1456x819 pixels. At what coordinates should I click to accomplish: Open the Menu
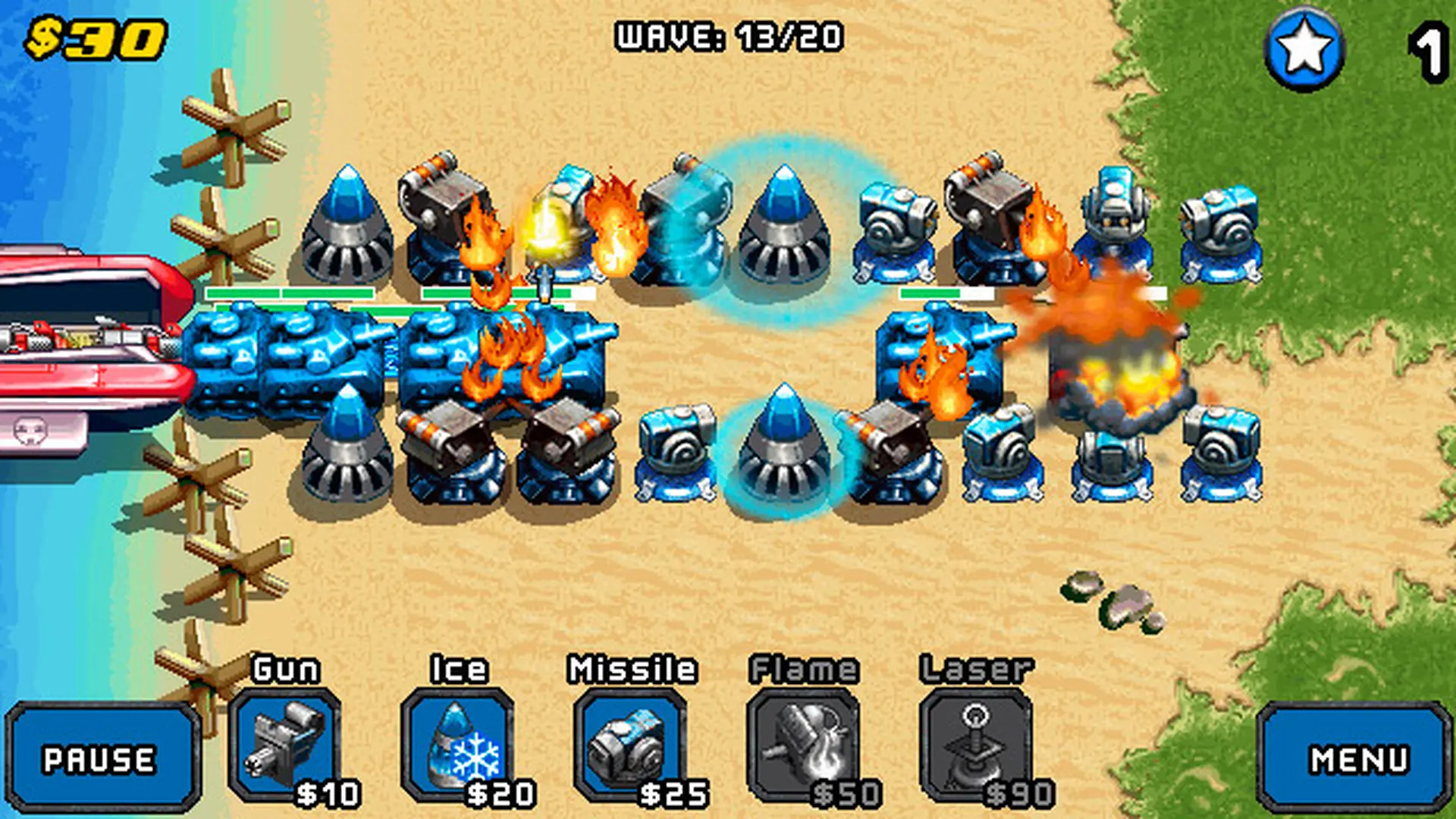[1357, 758]
